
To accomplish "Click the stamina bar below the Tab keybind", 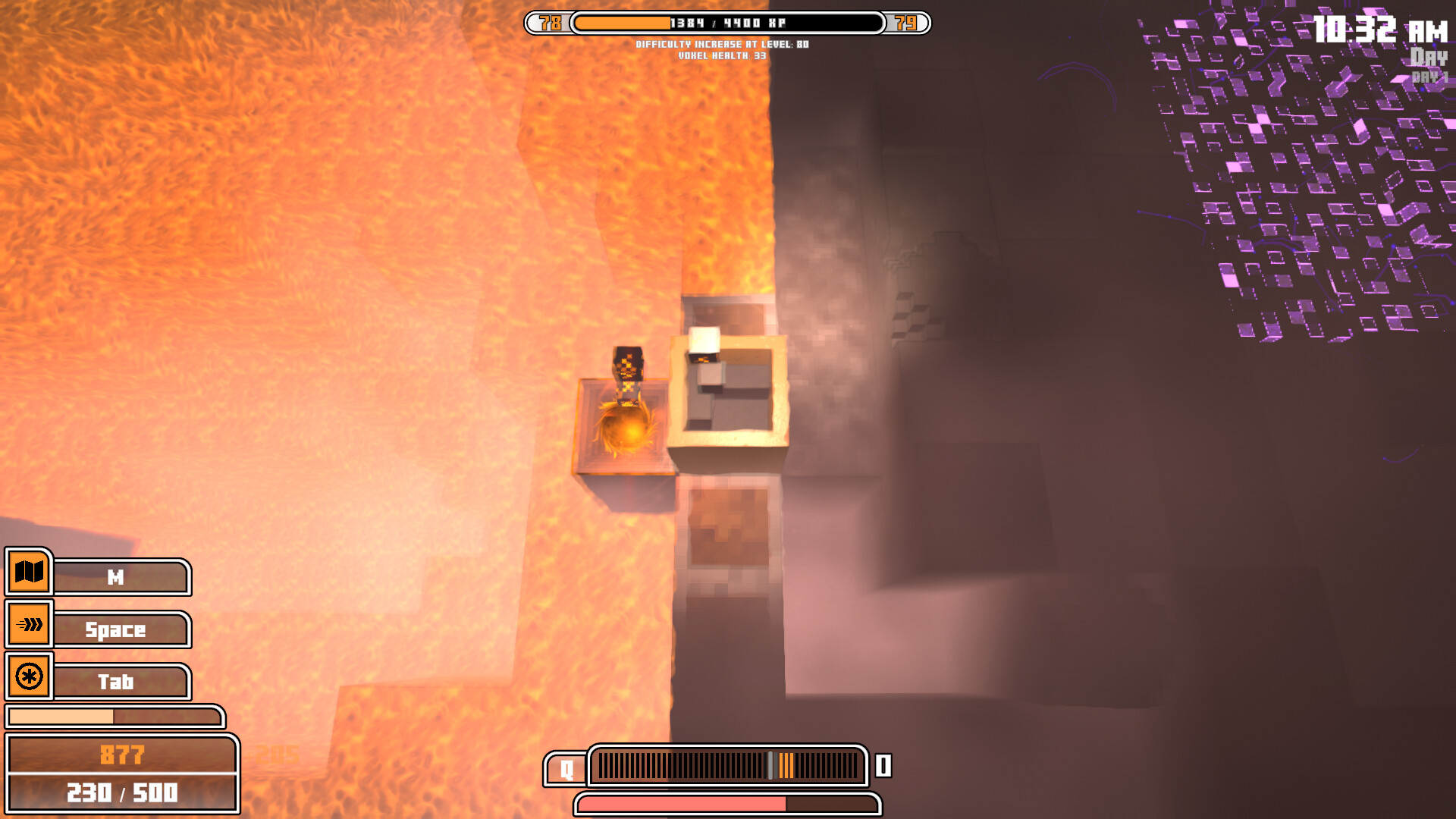I will [114, 715].
